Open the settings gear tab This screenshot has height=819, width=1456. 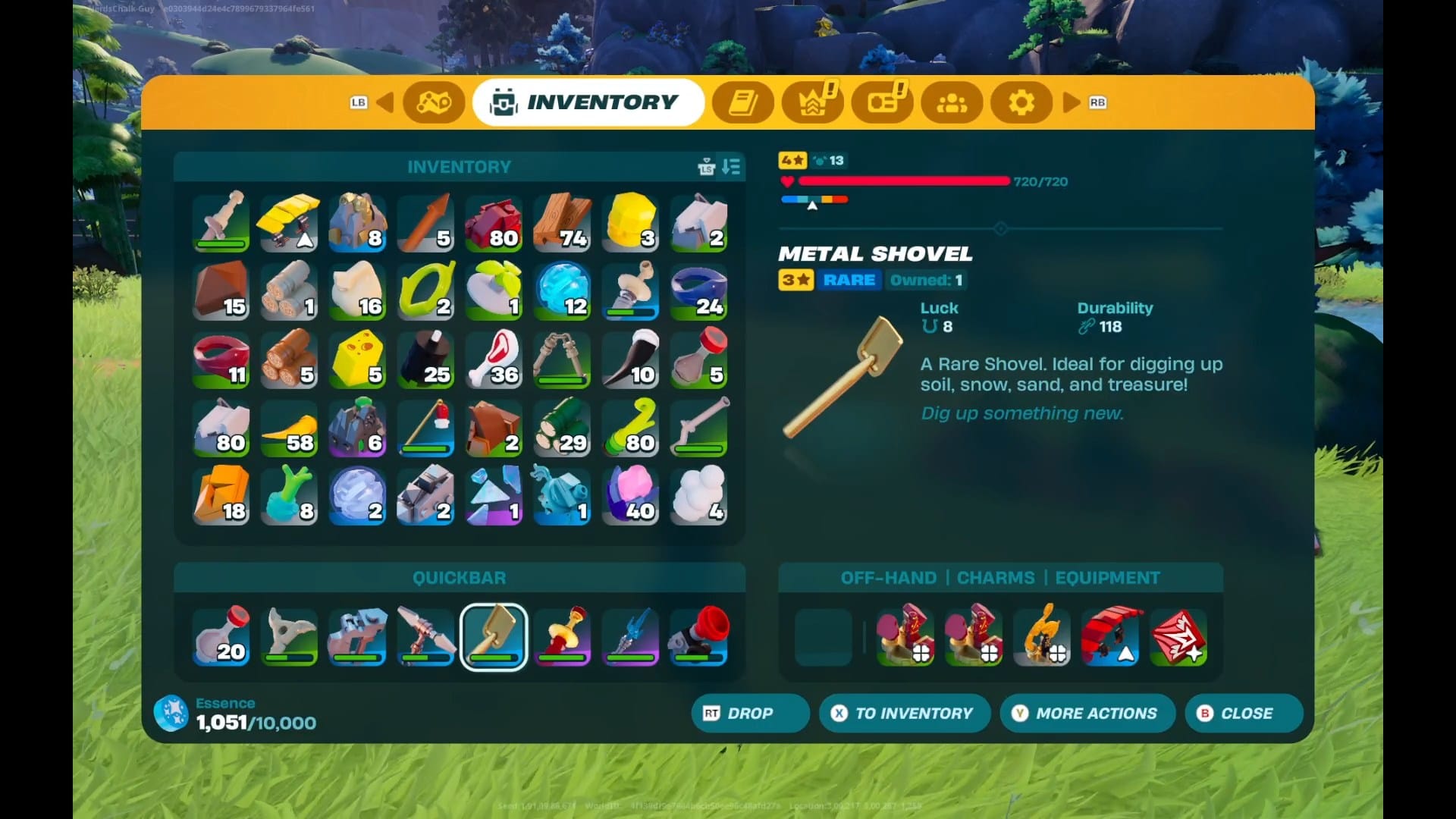(x=1021, y=102)
